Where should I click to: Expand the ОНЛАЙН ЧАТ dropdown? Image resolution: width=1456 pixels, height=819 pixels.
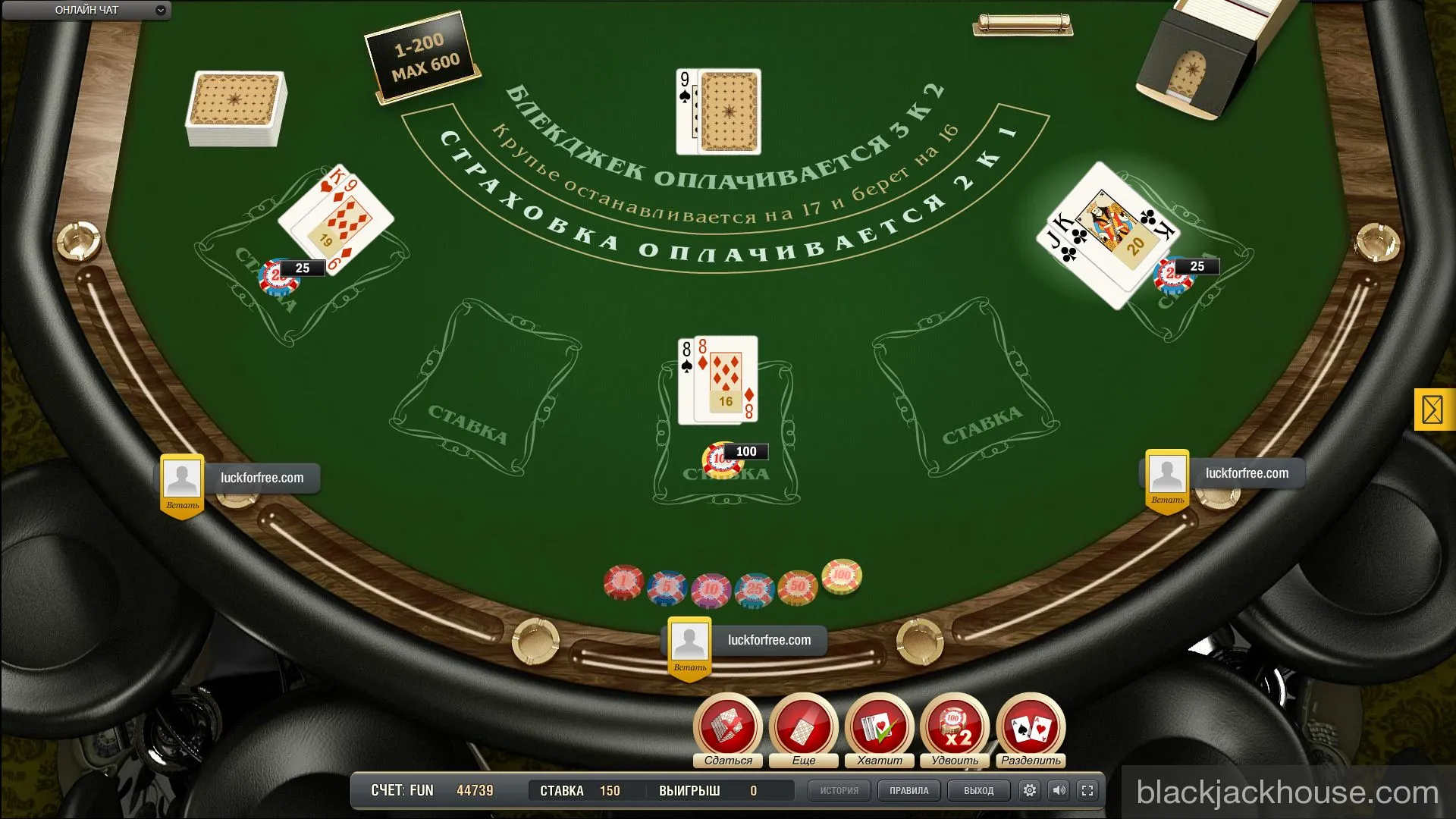[159, 10]
